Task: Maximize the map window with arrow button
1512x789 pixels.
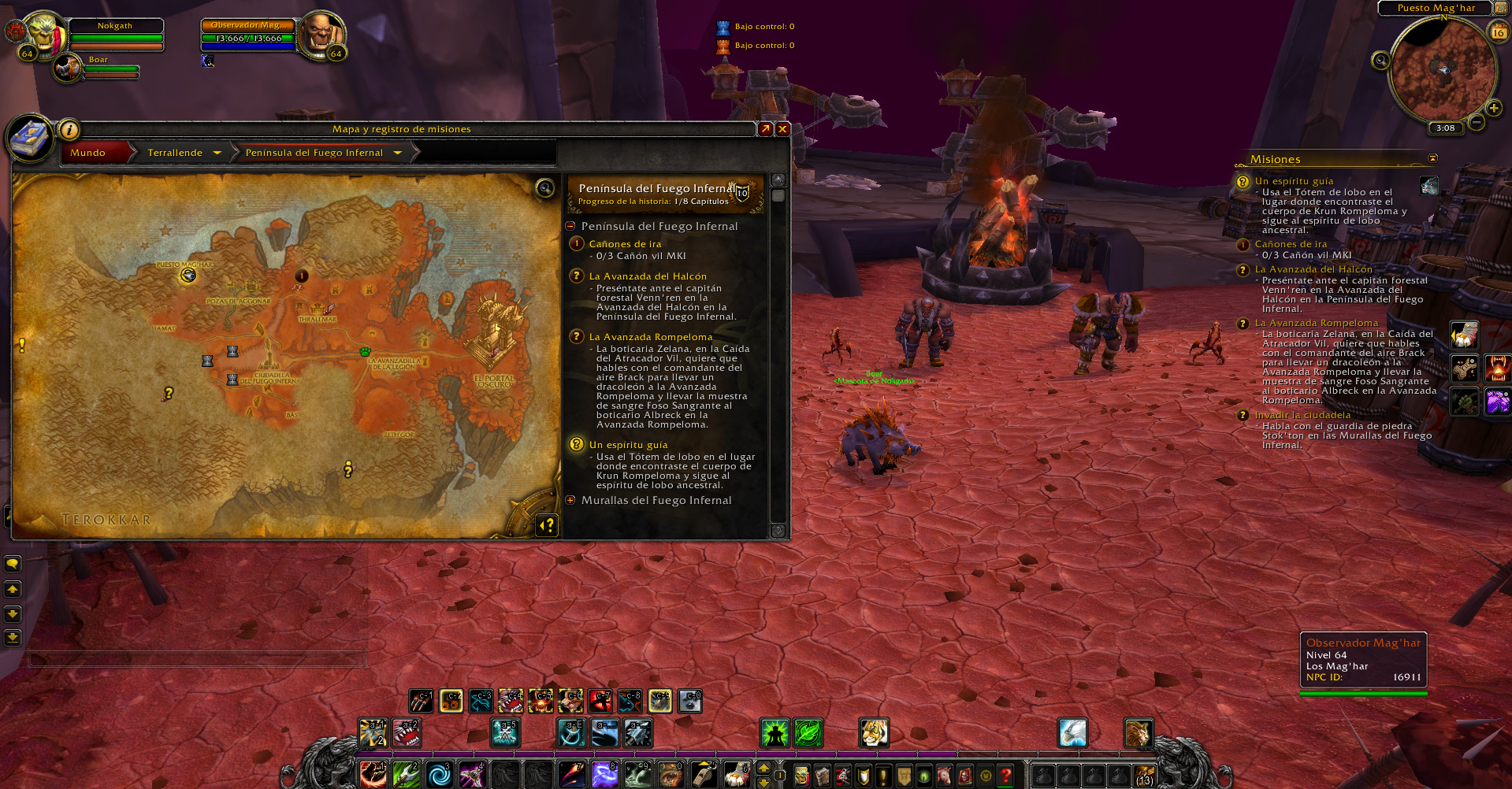Action: (x=765, y=129)
